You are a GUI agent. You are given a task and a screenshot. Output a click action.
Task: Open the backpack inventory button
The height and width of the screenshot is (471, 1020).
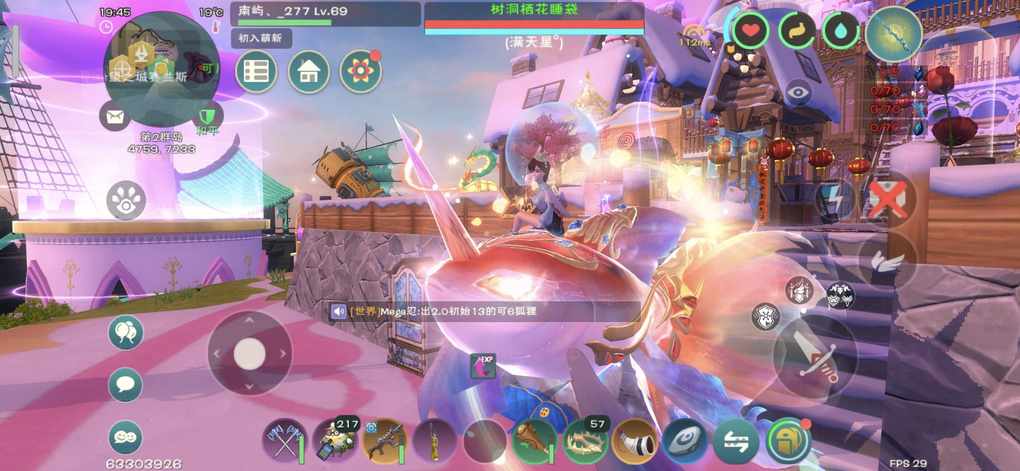point(788,440)
